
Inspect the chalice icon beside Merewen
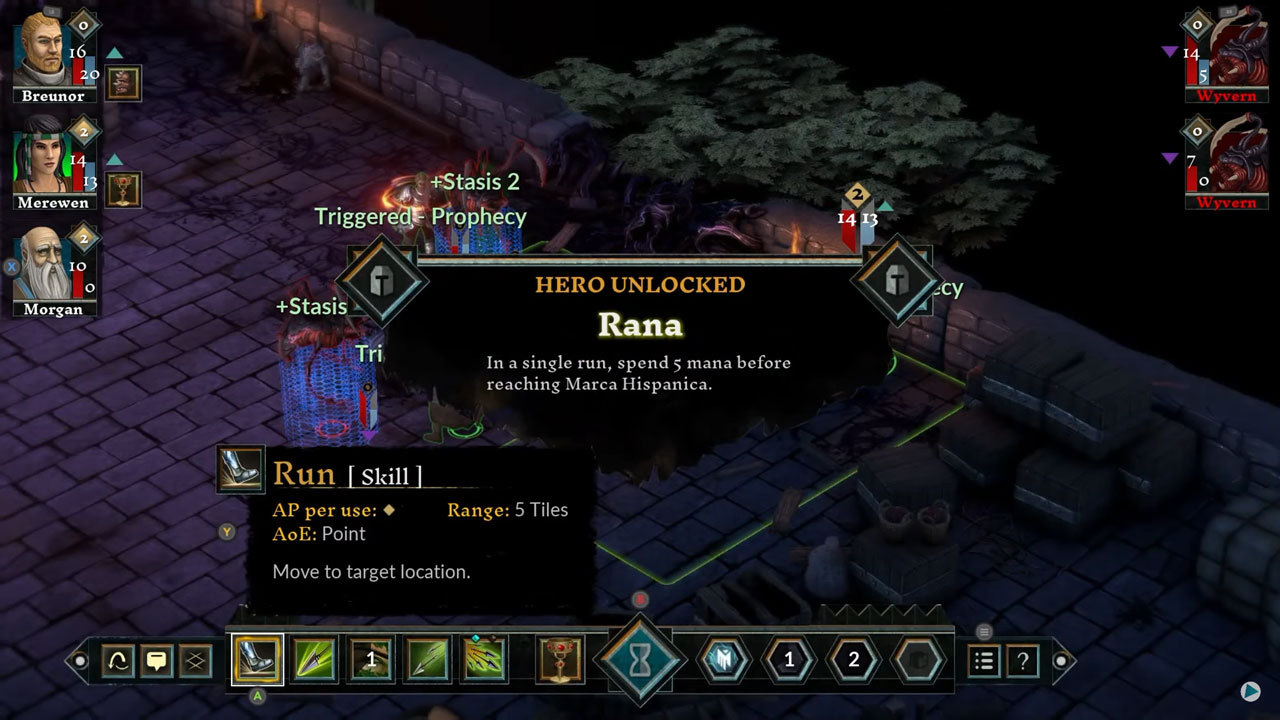[x=123, y=189]
